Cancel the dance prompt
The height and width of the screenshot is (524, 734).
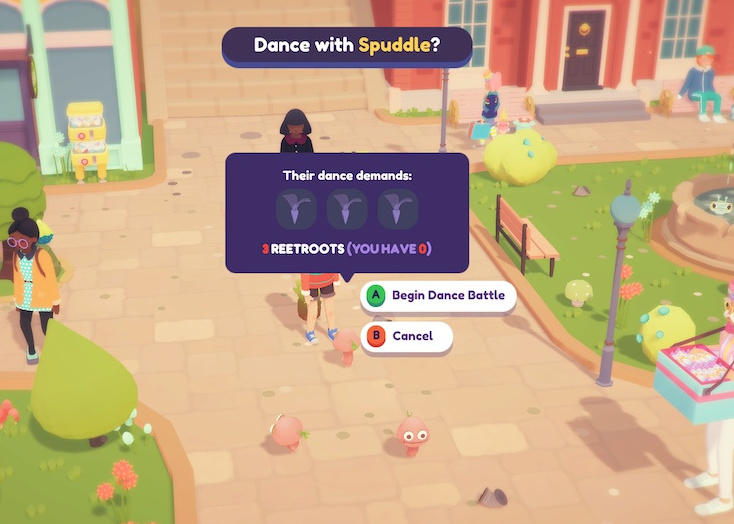pyautogui.click(x=408, y=337)
